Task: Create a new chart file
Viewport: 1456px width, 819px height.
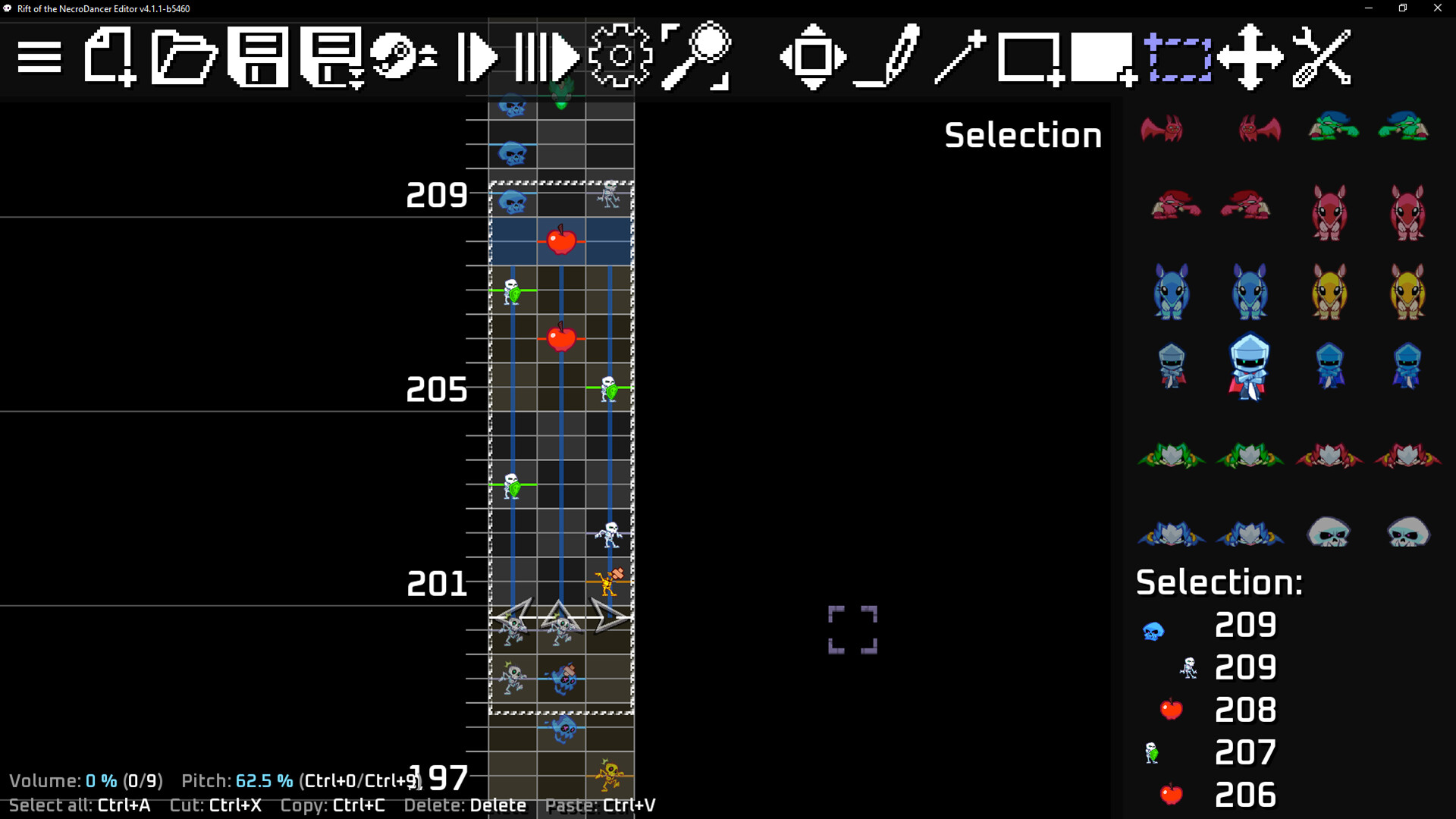Action: [x=110, y=57]
